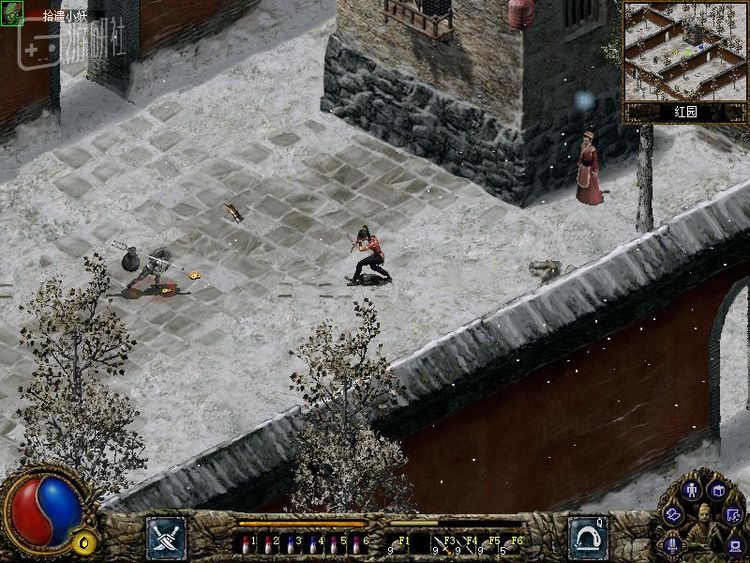The image size is (750, 563).
Task: Click the gold coin orb beside the health globe
Action: 87,543
